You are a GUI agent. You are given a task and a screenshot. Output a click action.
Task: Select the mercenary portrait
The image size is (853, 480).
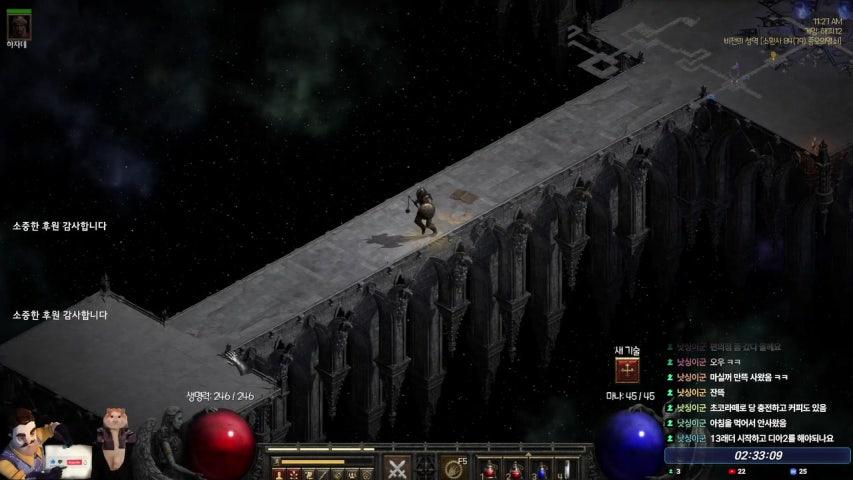coord(18,24)
